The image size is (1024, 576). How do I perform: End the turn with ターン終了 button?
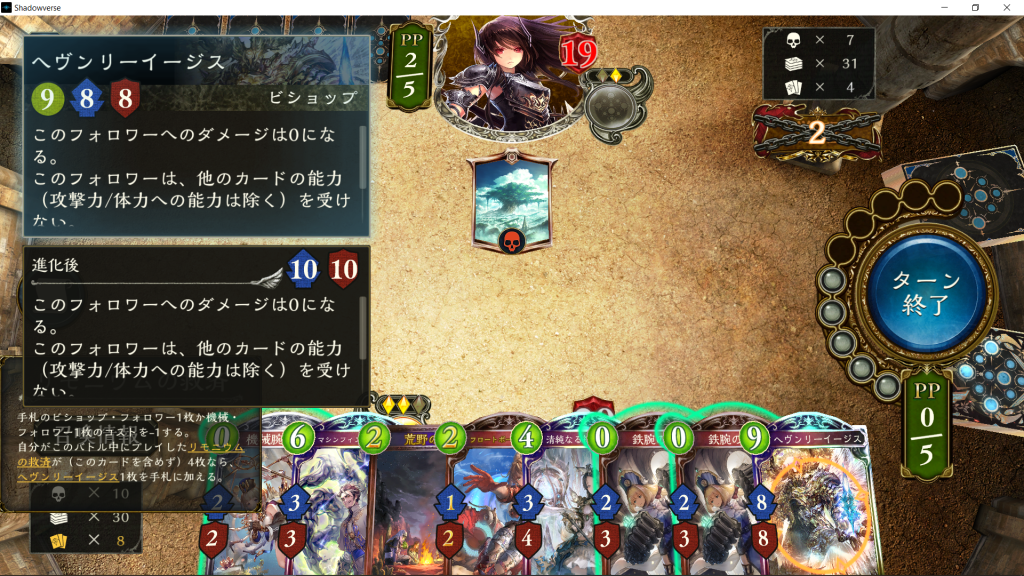click(x=927, y=291)
